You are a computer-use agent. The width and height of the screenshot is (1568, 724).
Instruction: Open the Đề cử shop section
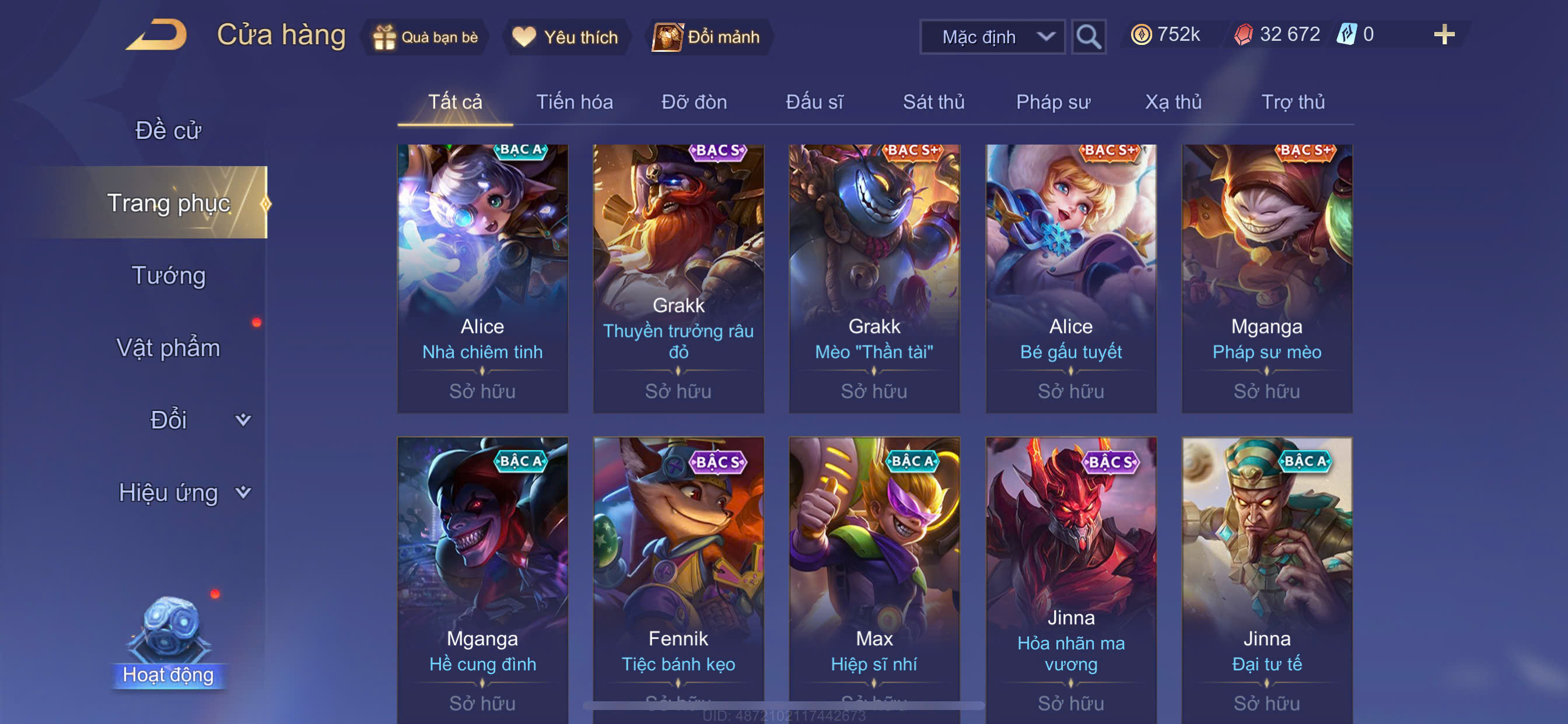pos(168,130)
